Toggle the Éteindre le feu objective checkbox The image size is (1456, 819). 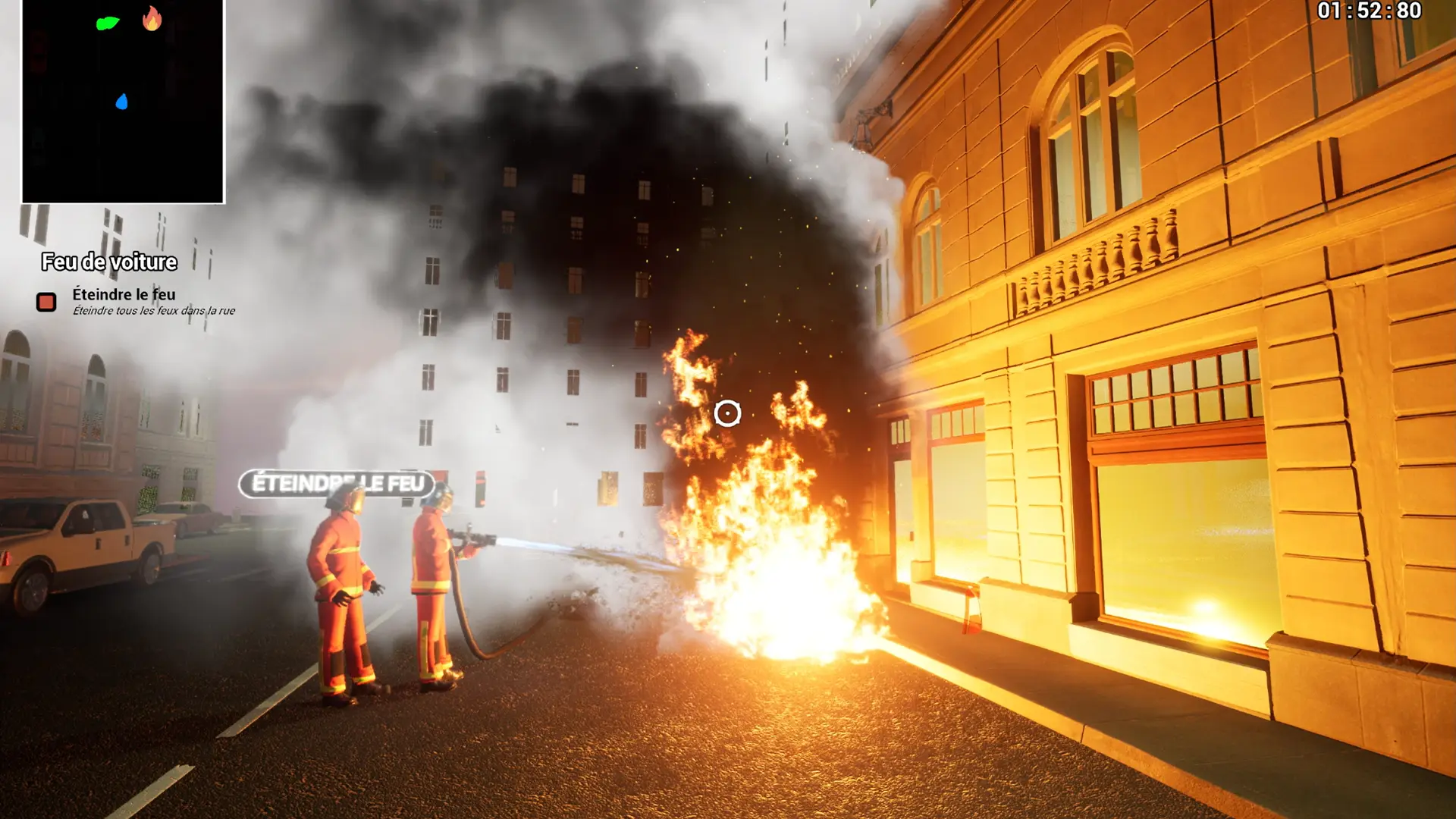point(46,302)
